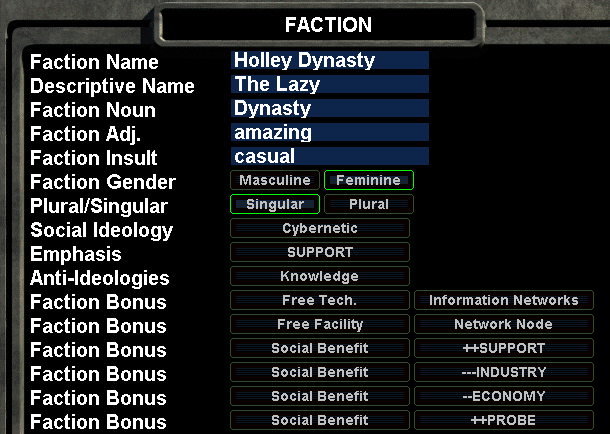The height and width of the screenshot is (434, 610).
Task: Open the SUPPORT emphasis selector
Action: pyautogui.click(x=320, y=252)
